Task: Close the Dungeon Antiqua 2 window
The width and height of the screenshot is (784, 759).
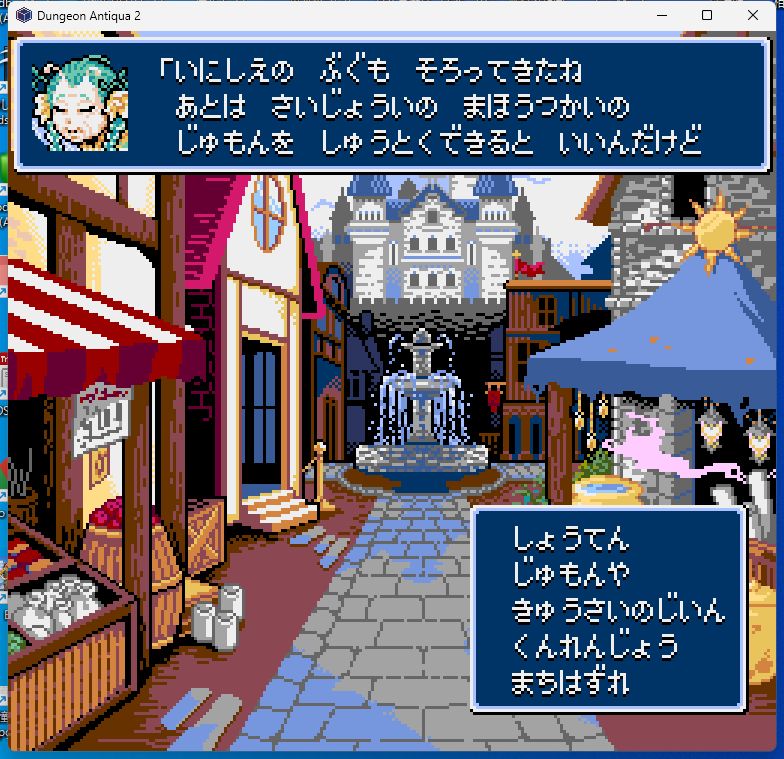Action: [x=753, y=15]
